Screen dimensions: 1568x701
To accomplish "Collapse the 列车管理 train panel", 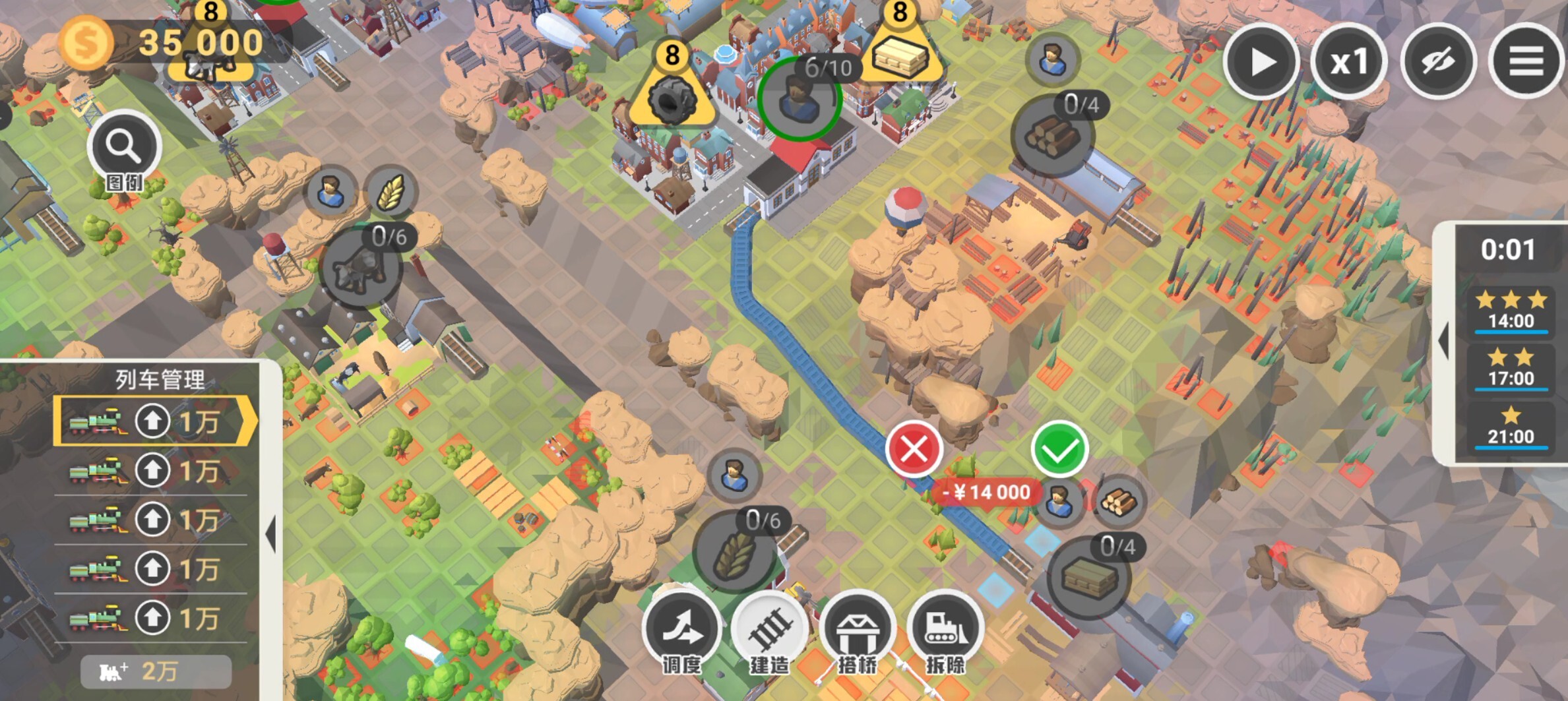I will [270, 533].
